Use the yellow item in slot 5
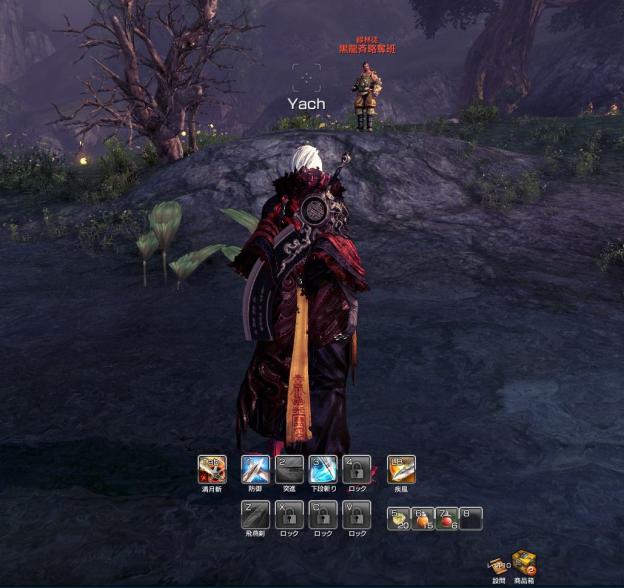Image resolution: width=624 pixels, height=588 pixels. coord(399,518)
